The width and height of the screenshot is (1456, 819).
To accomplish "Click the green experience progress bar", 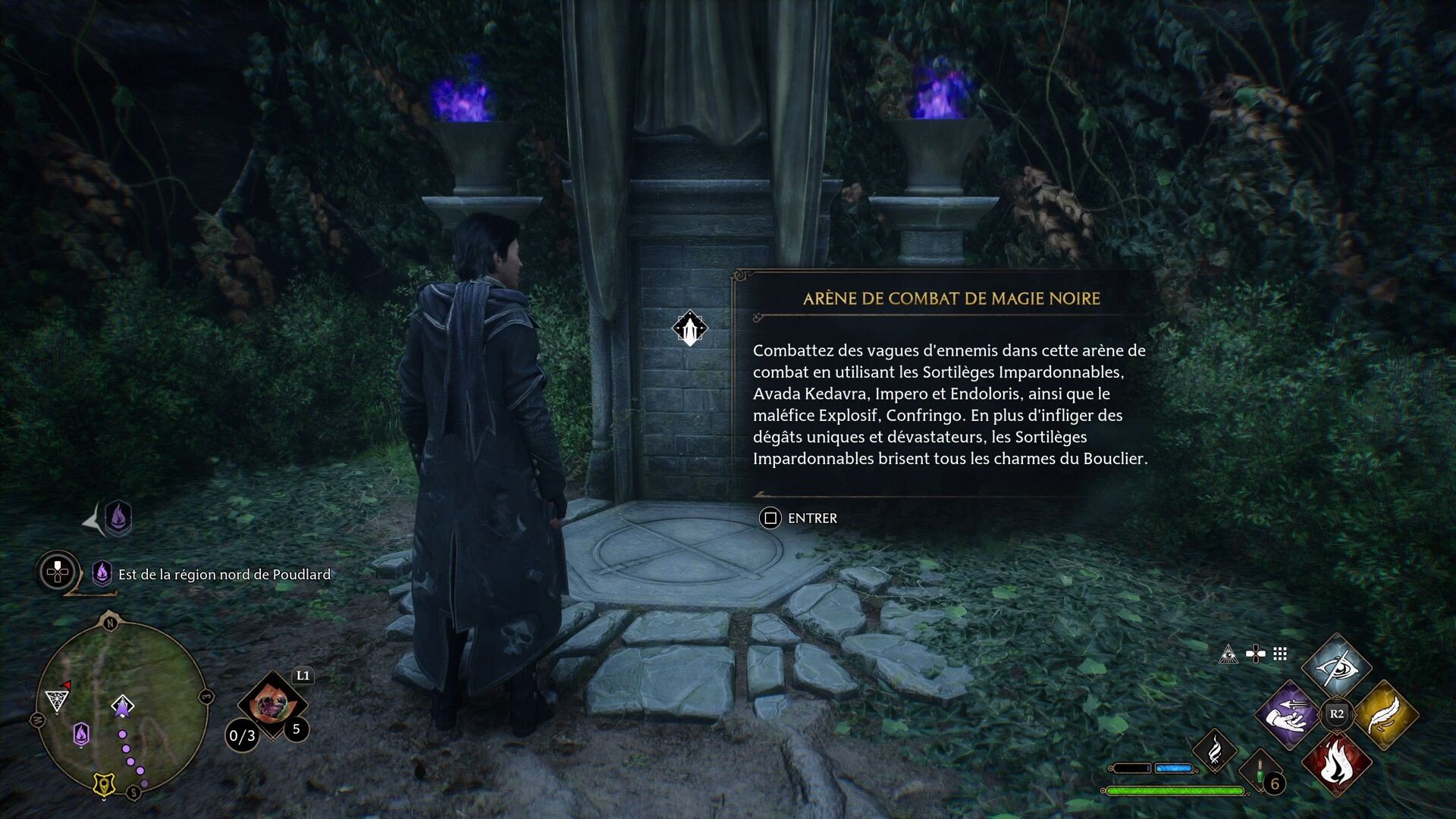I will 1175,790.
